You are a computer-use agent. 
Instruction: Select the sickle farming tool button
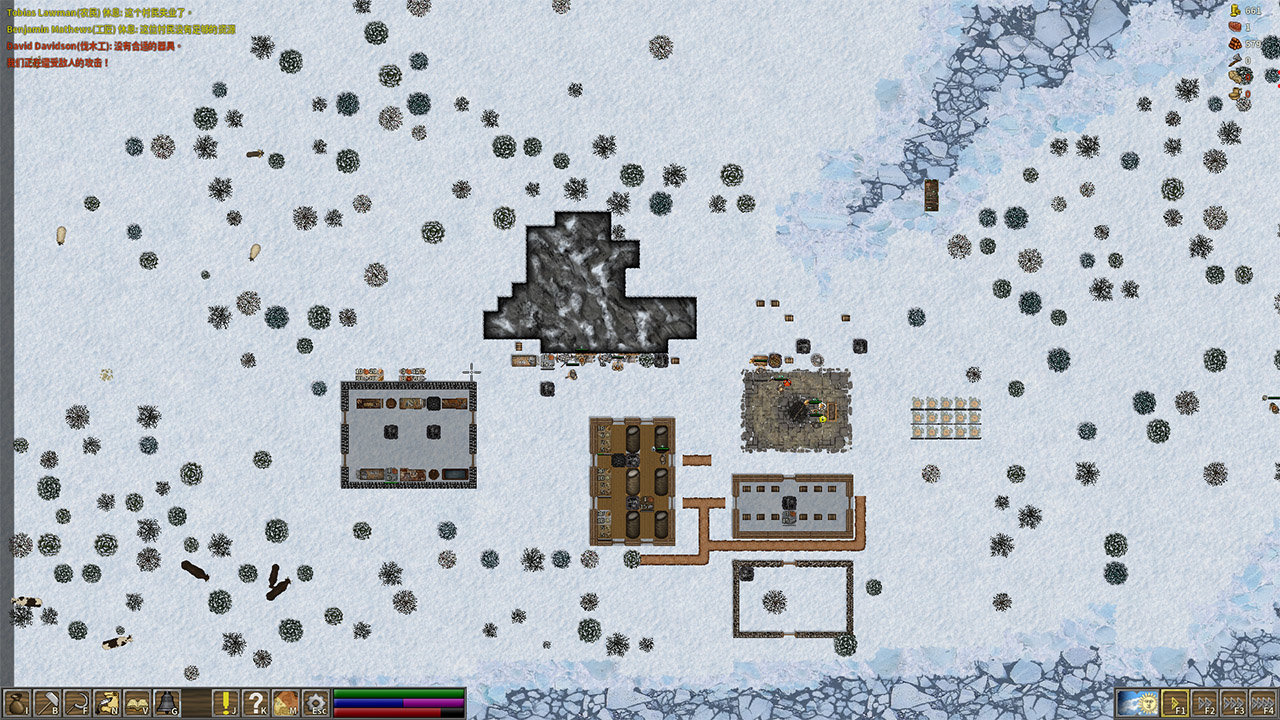(77, 703)
